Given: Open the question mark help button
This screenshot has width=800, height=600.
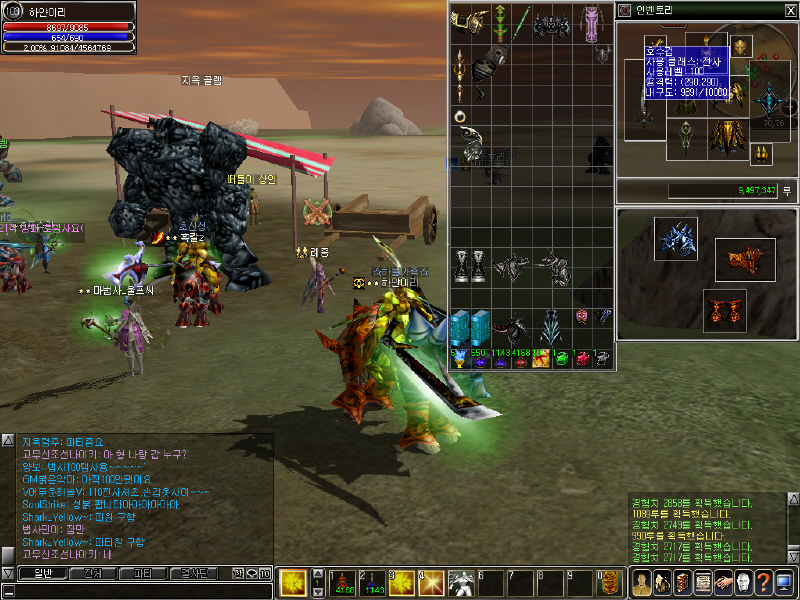Looking at the screenshot, I should pos(763,582).
